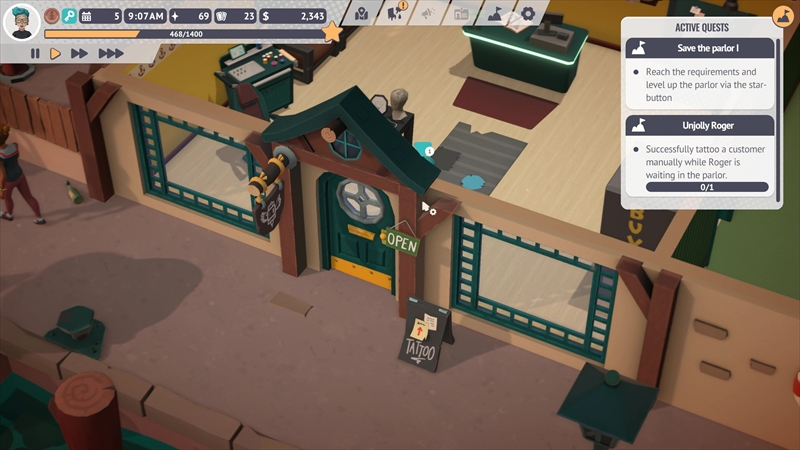Pause the game with the pause button

point(35,53)
